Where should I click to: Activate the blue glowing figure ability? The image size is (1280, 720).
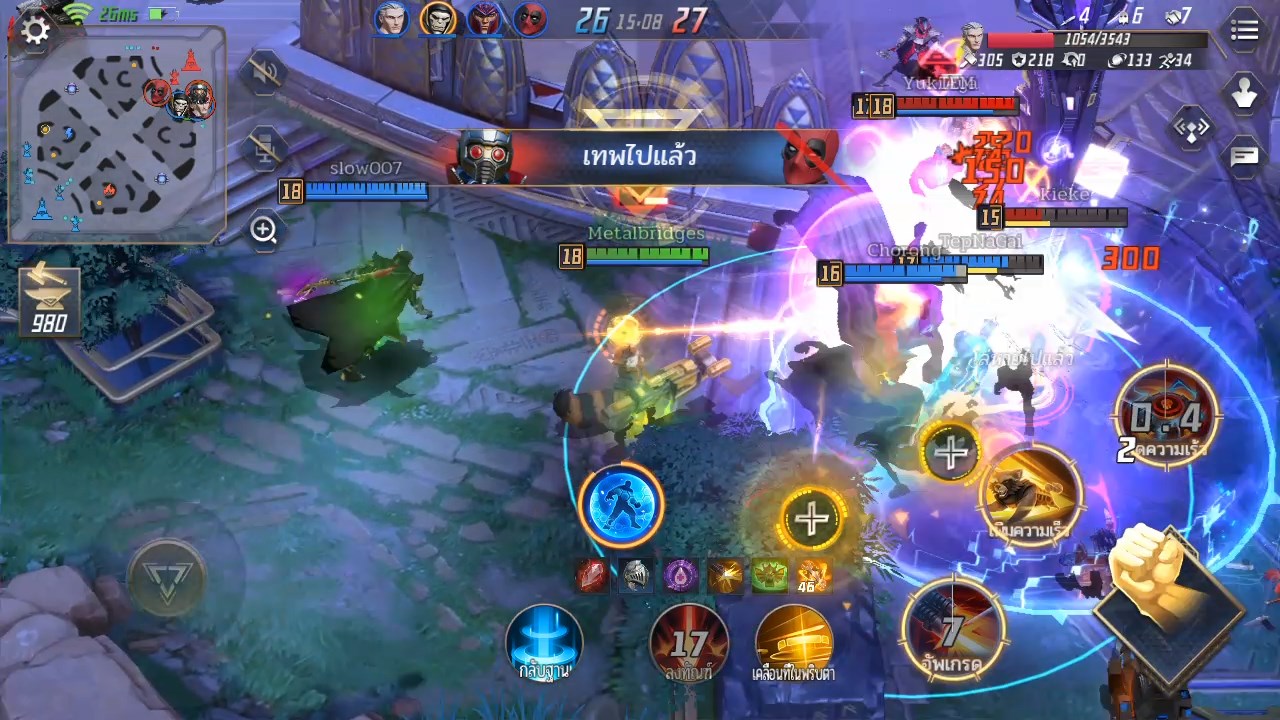coord(621,505)
